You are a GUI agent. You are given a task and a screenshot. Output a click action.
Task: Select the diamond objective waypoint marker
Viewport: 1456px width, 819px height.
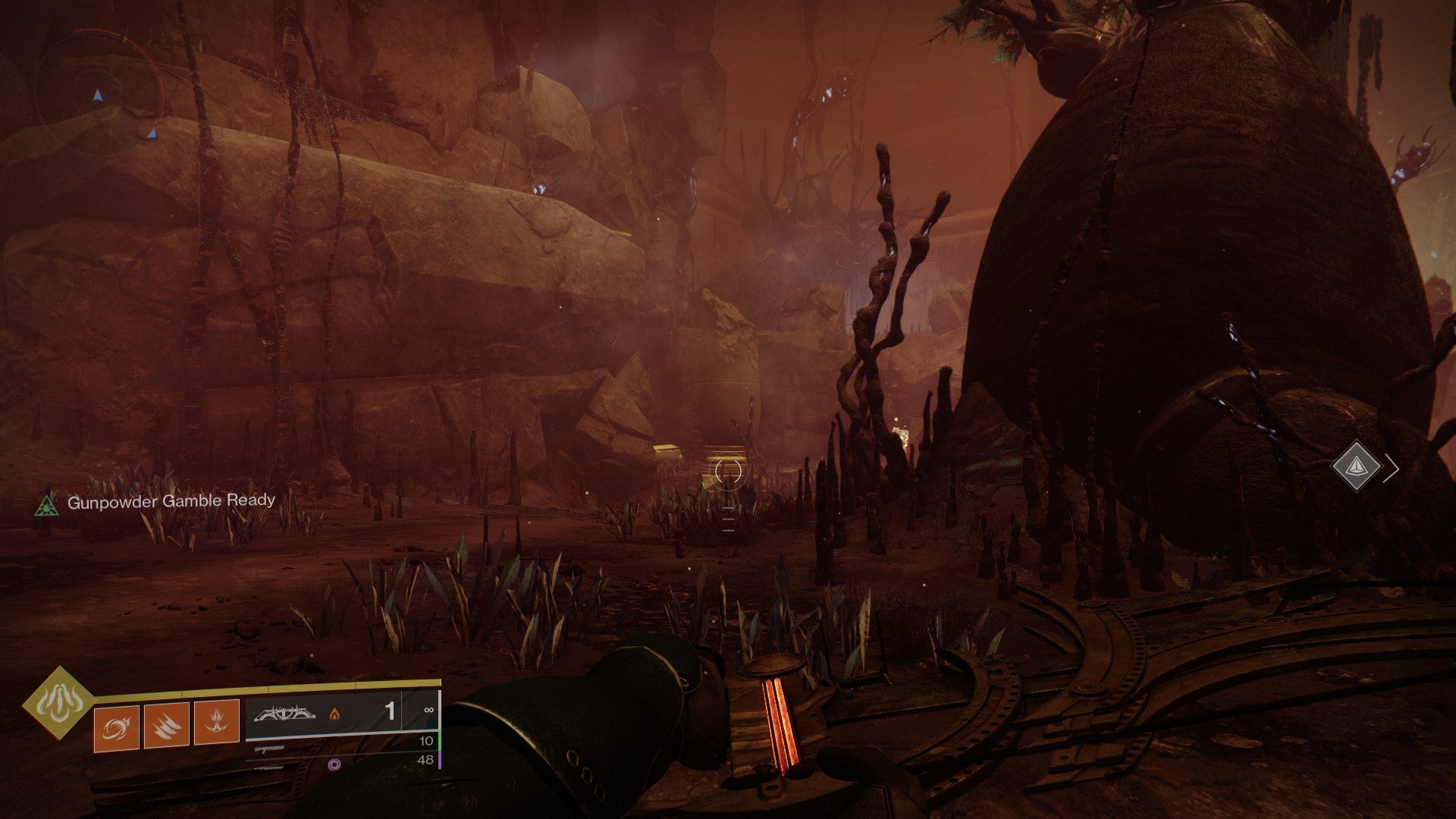click(1356, 467)
